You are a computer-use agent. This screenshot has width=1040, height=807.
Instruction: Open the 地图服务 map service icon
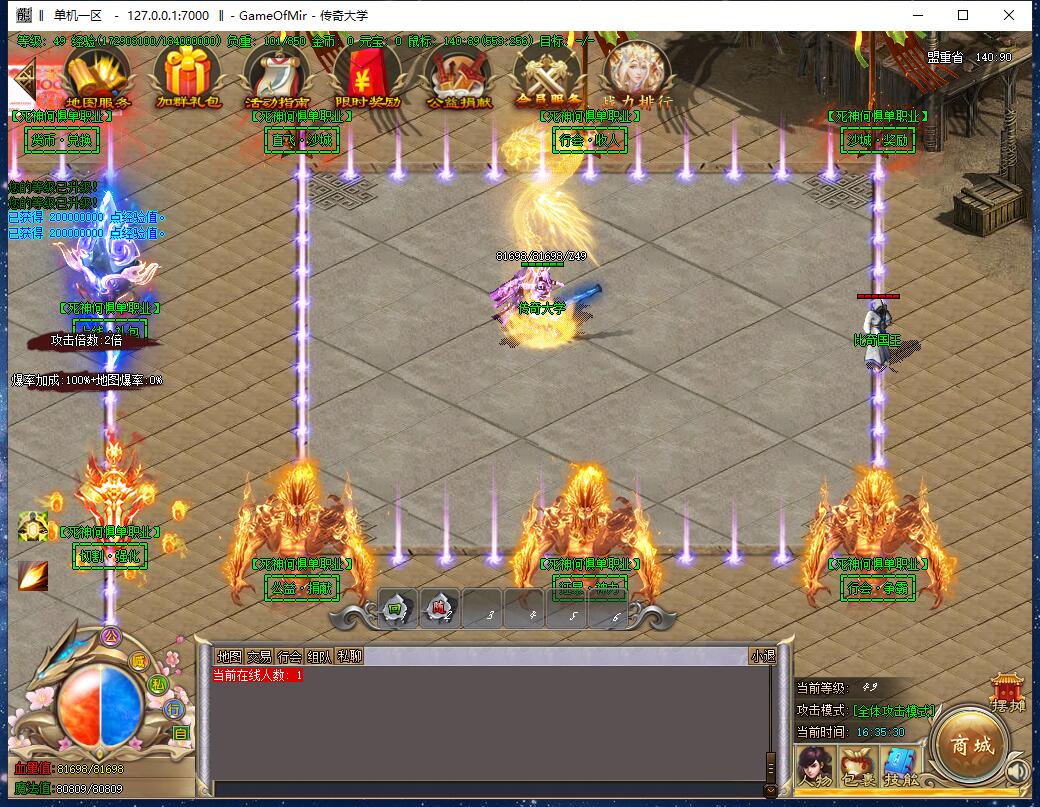pos(97,76)
